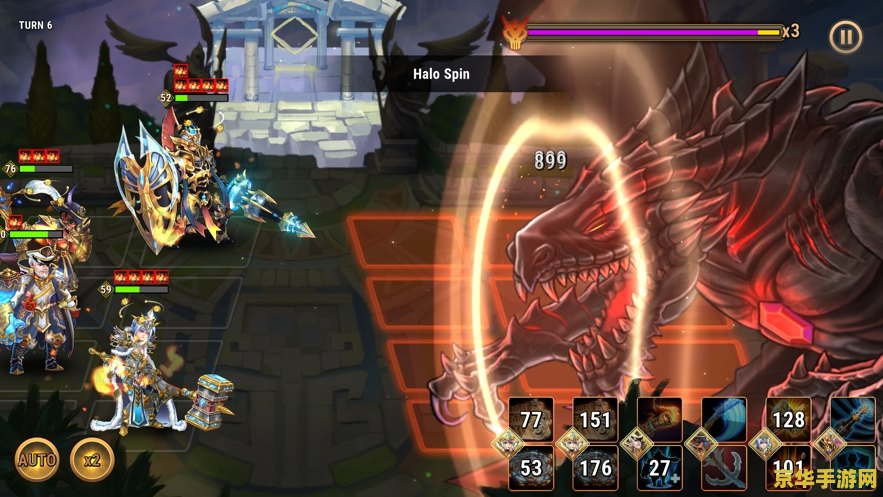The height and width of the screenshot is (497, 883).
Task: Select the skill showing cooldown 53
Action: [x=531, y=467]
